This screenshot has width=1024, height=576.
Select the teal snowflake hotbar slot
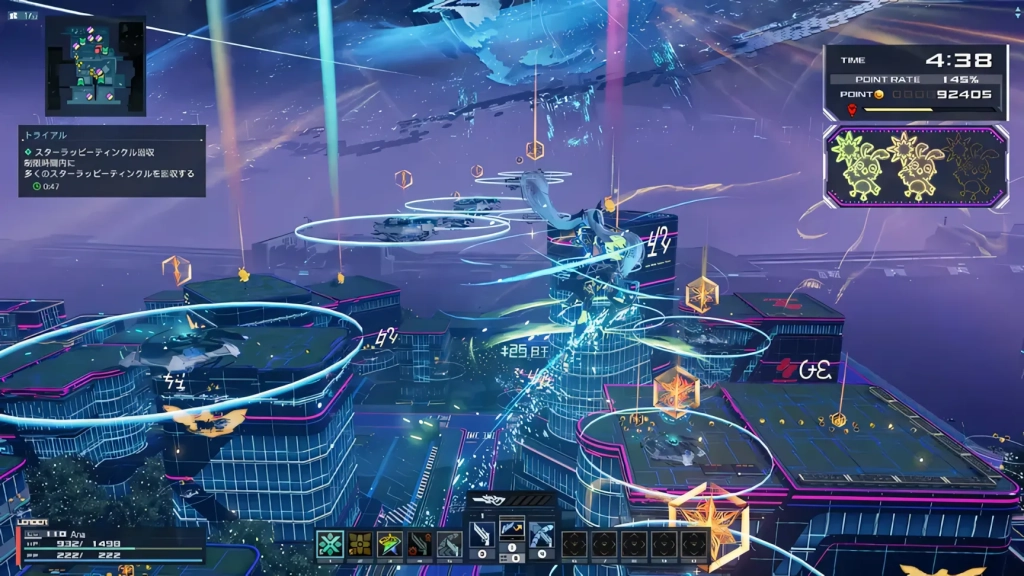330,544
